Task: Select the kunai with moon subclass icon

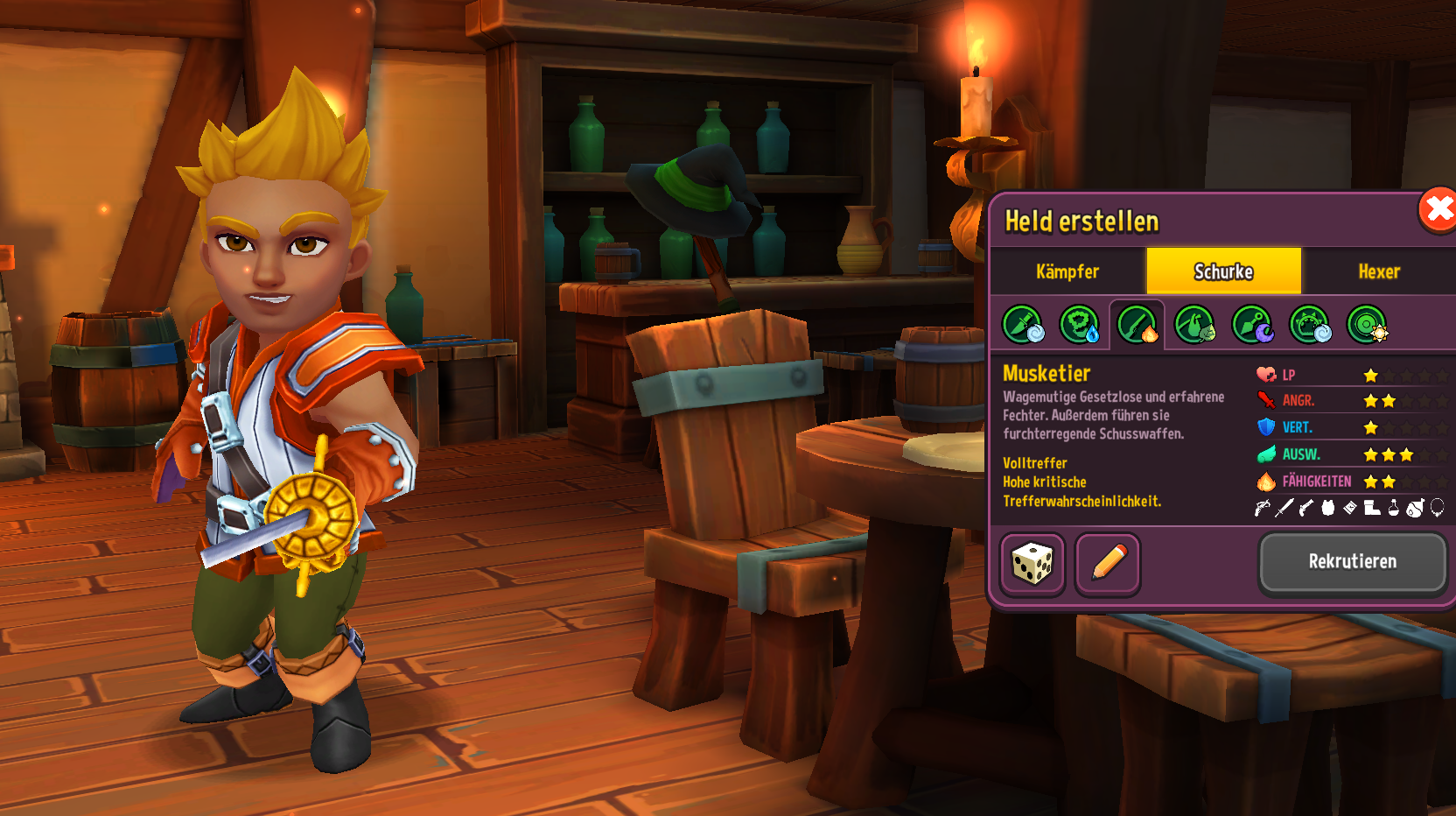Action: 1252,325
